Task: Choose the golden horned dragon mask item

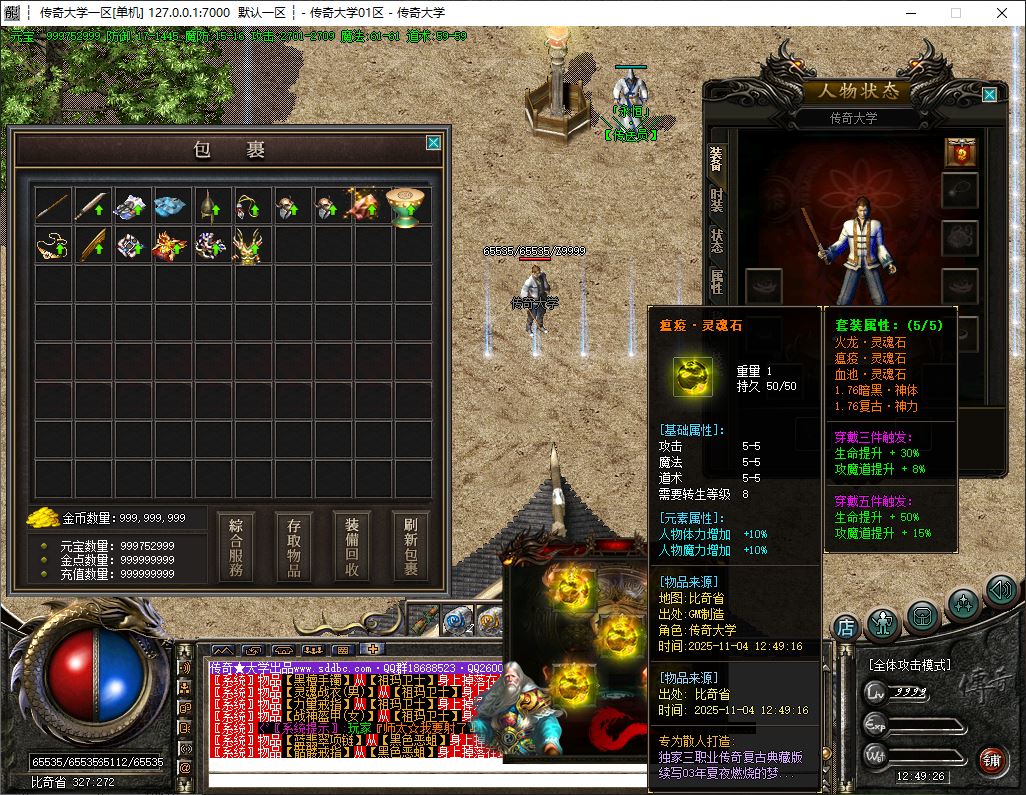Action: pyautogui.click(x=249, y=245)
